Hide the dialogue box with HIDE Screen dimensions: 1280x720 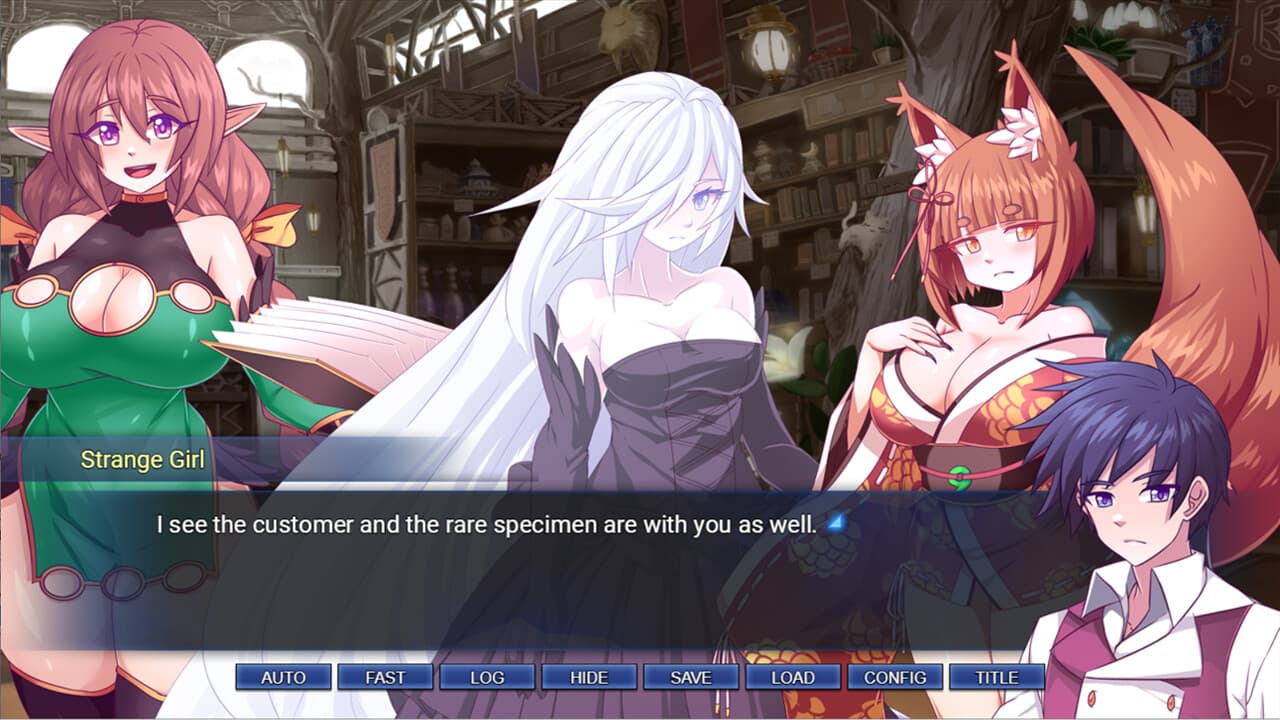(x=589, y=677)
